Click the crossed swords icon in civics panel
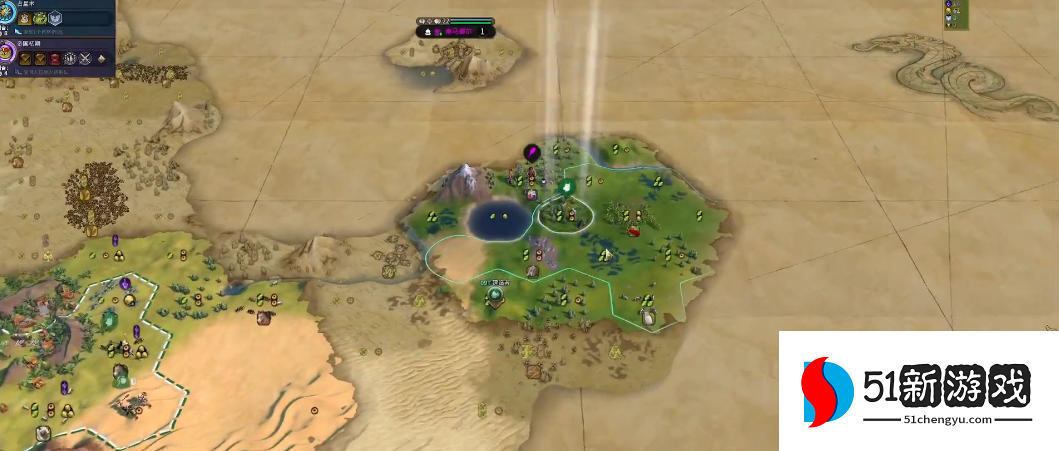The width and height of the screenshot is (1059, 451). 84,60
